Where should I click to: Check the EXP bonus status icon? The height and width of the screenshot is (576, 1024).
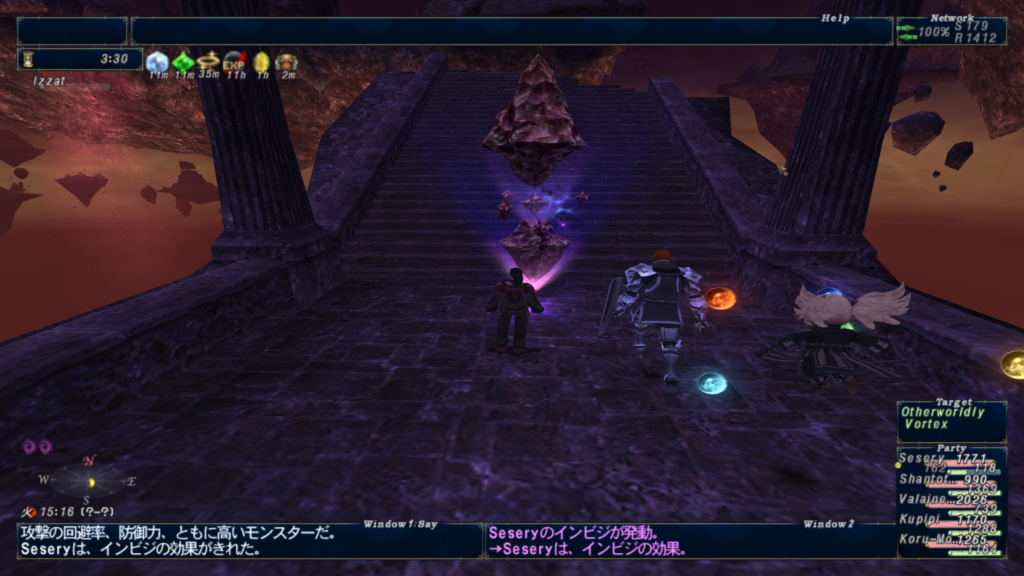coord(235,62)
